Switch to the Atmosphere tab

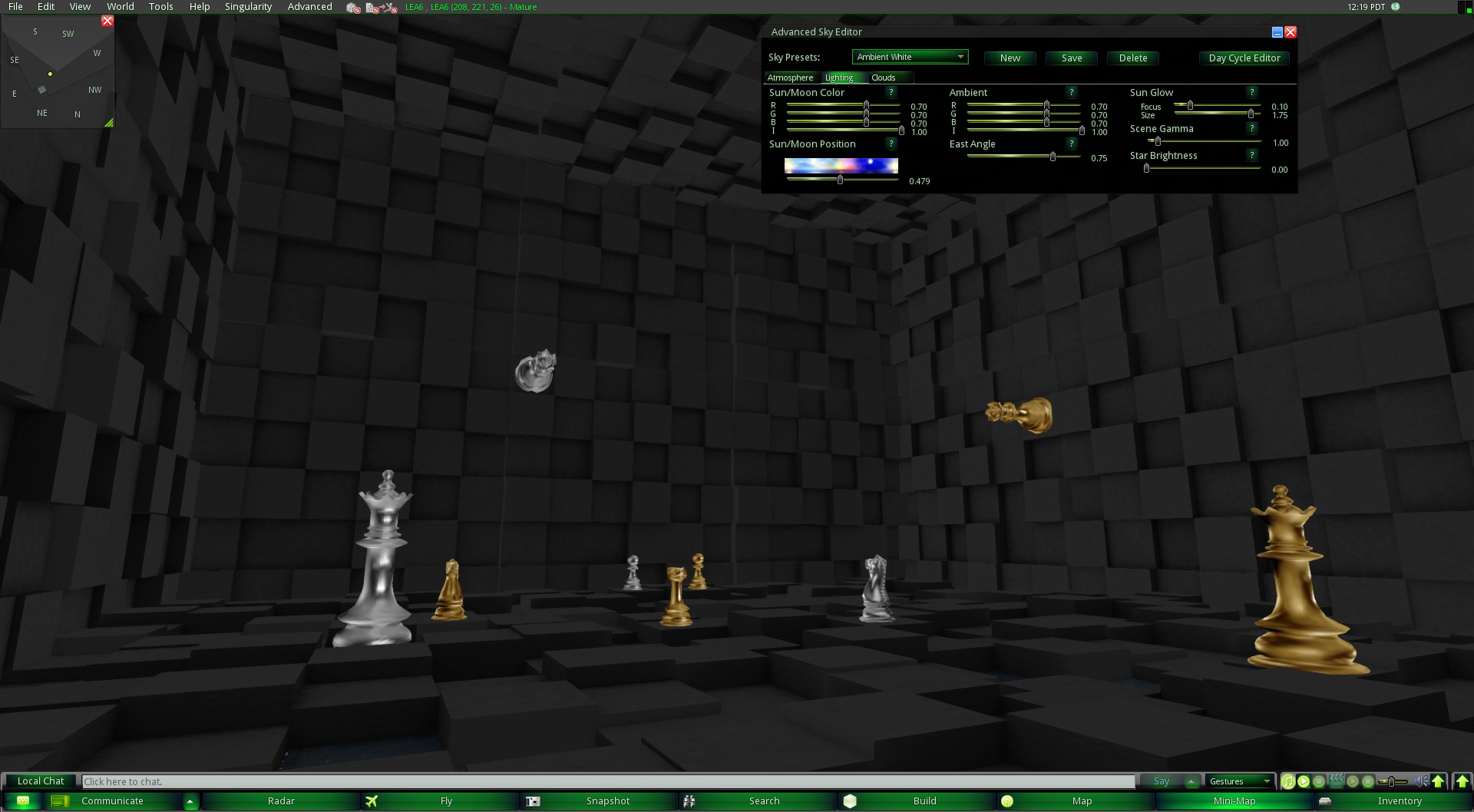coord(790,78)
